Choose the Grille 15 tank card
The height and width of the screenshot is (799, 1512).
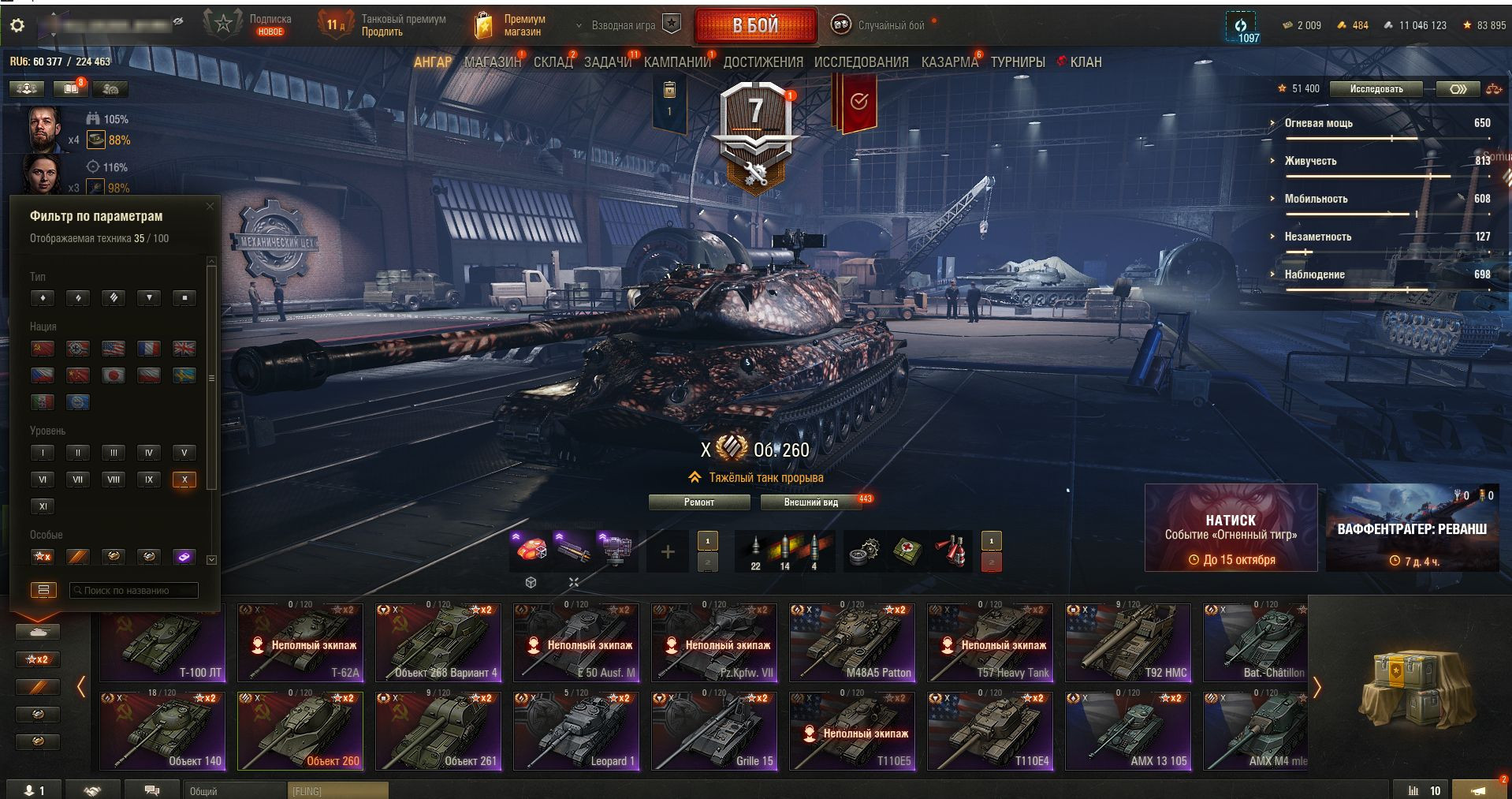click(714, 731)
